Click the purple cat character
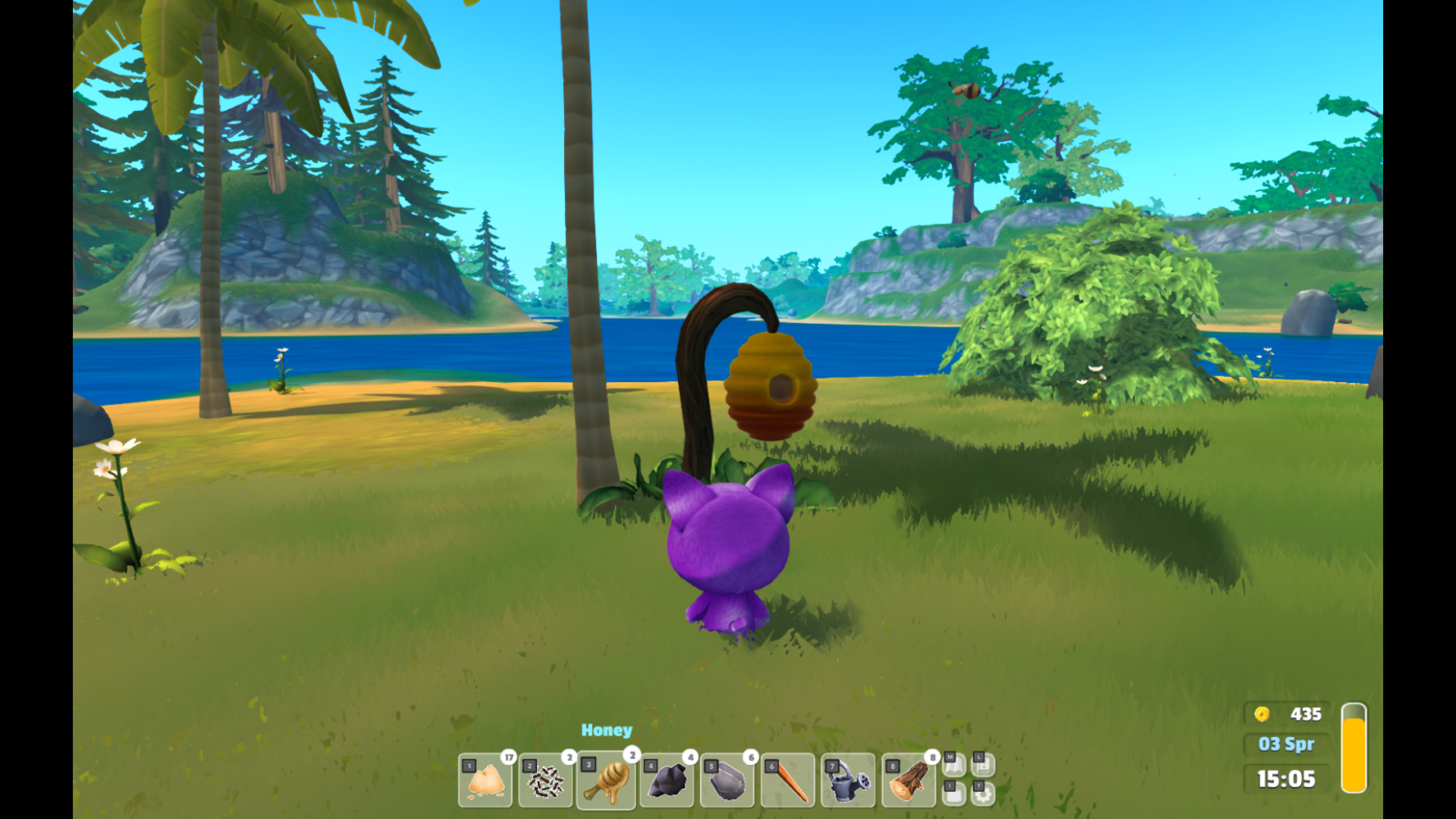This screenshot has height=819, width=1456. [728, 546]
